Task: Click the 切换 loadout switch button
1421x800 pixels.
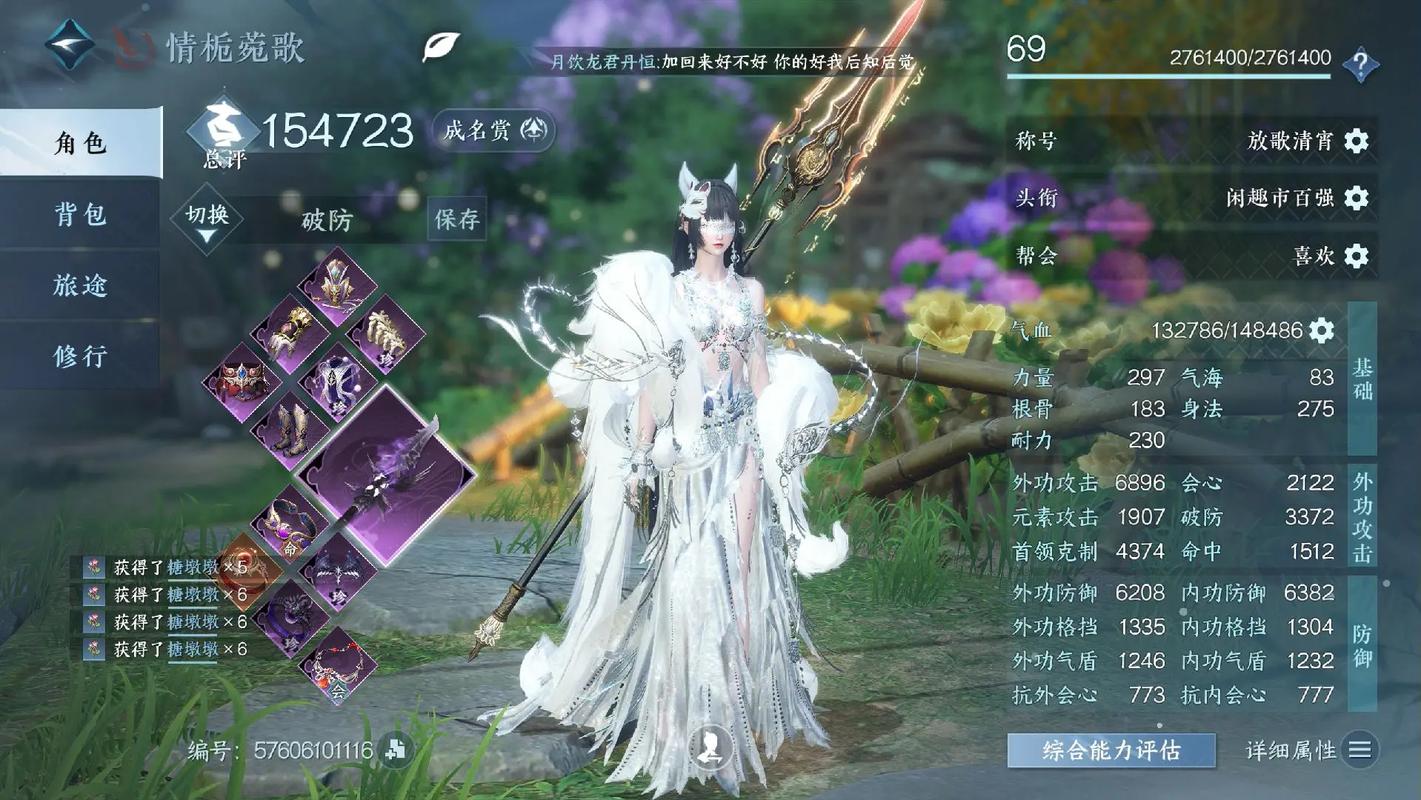Action: click(x=207, y=218)
